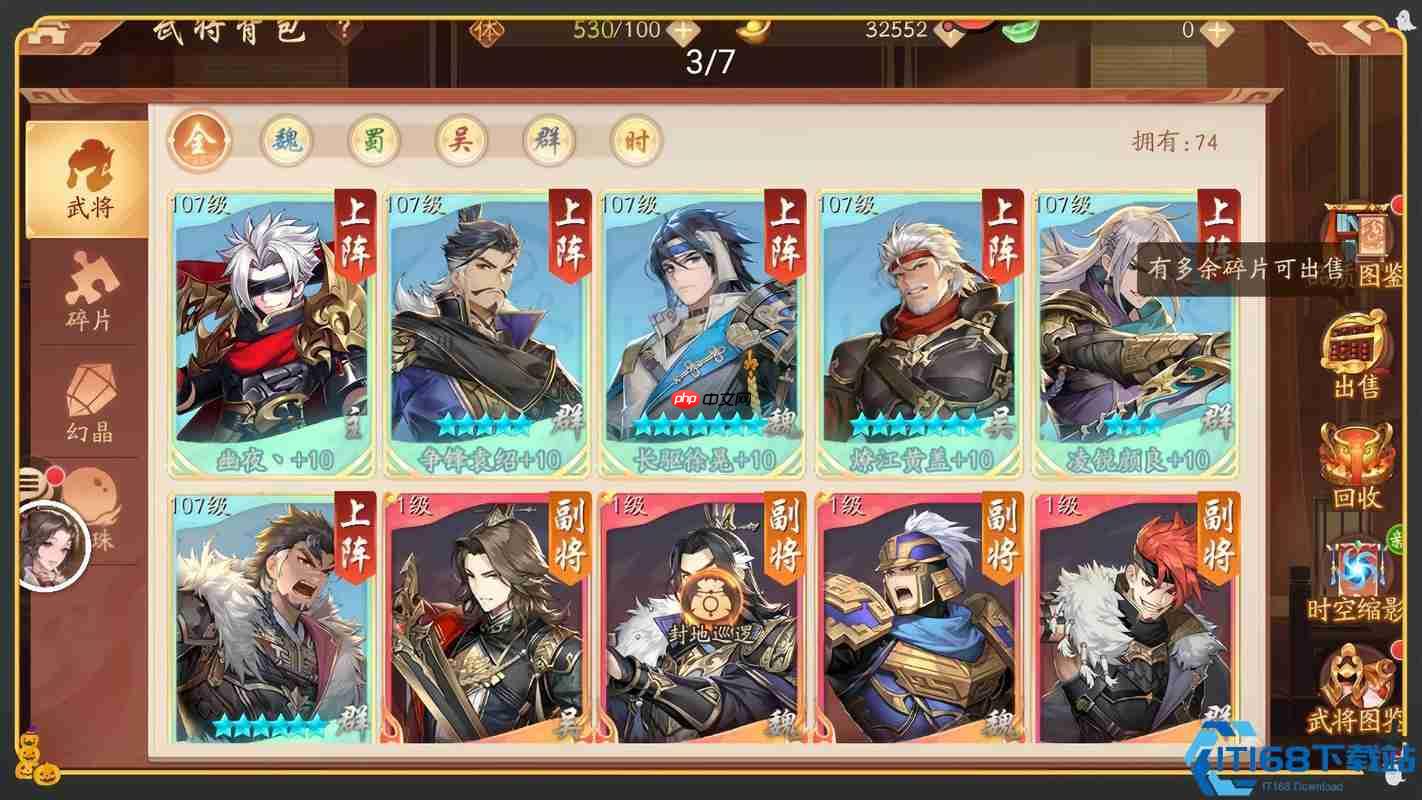
Task: Open the 时空缩影 feature icon
Action: pos(1357,570)
